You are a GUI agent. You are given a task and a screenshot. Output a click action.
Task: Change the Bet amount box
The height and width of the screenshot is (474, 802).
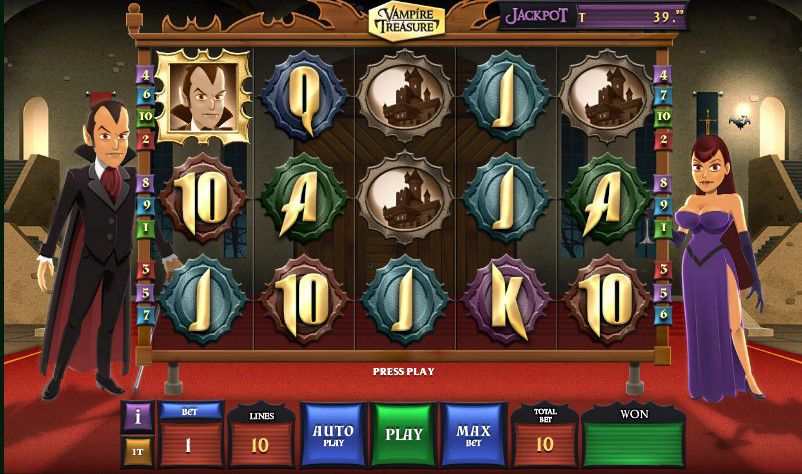(x=190, y=443)
